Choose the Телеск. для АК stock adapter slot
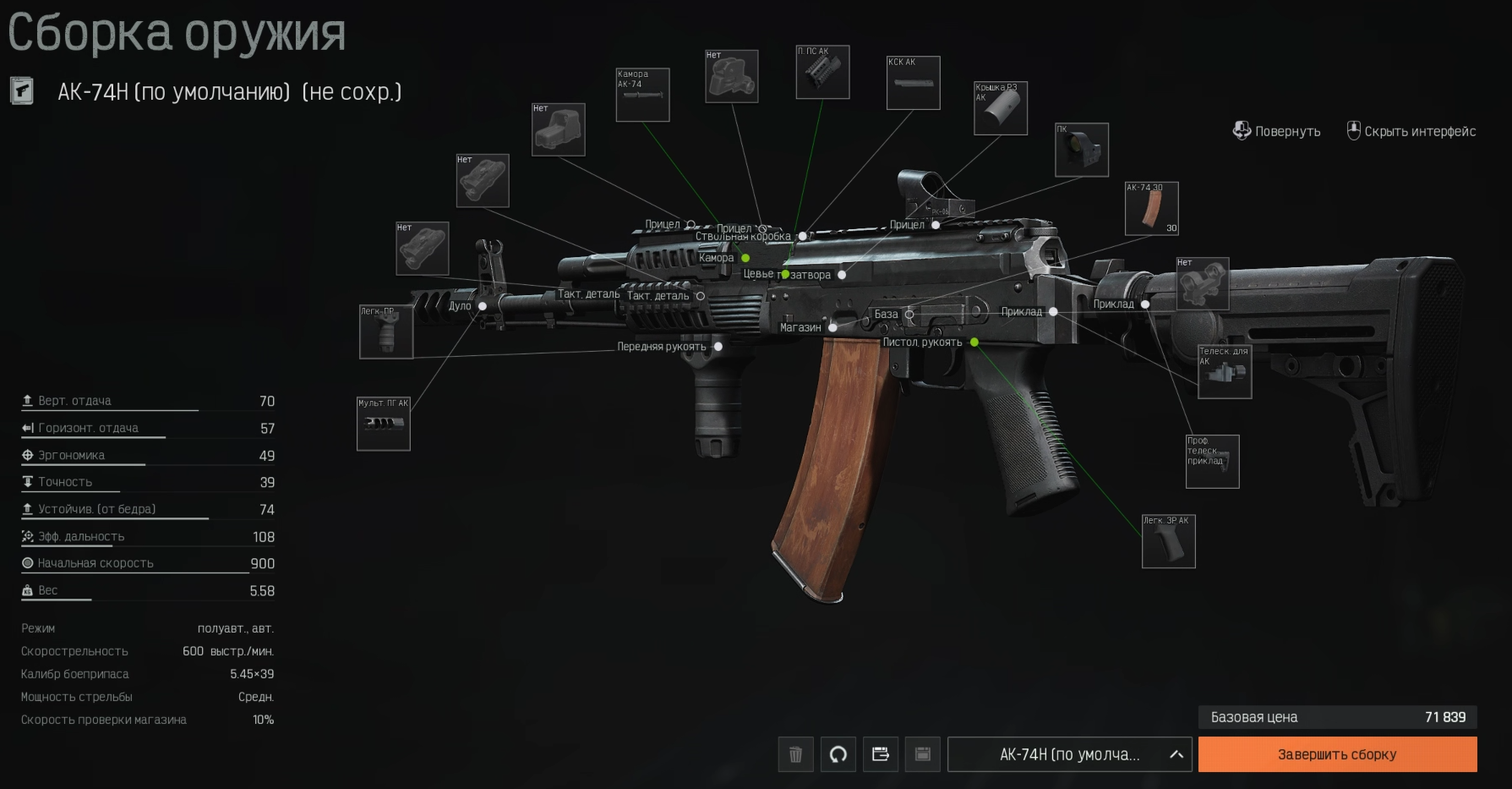 pos(1225,371)
